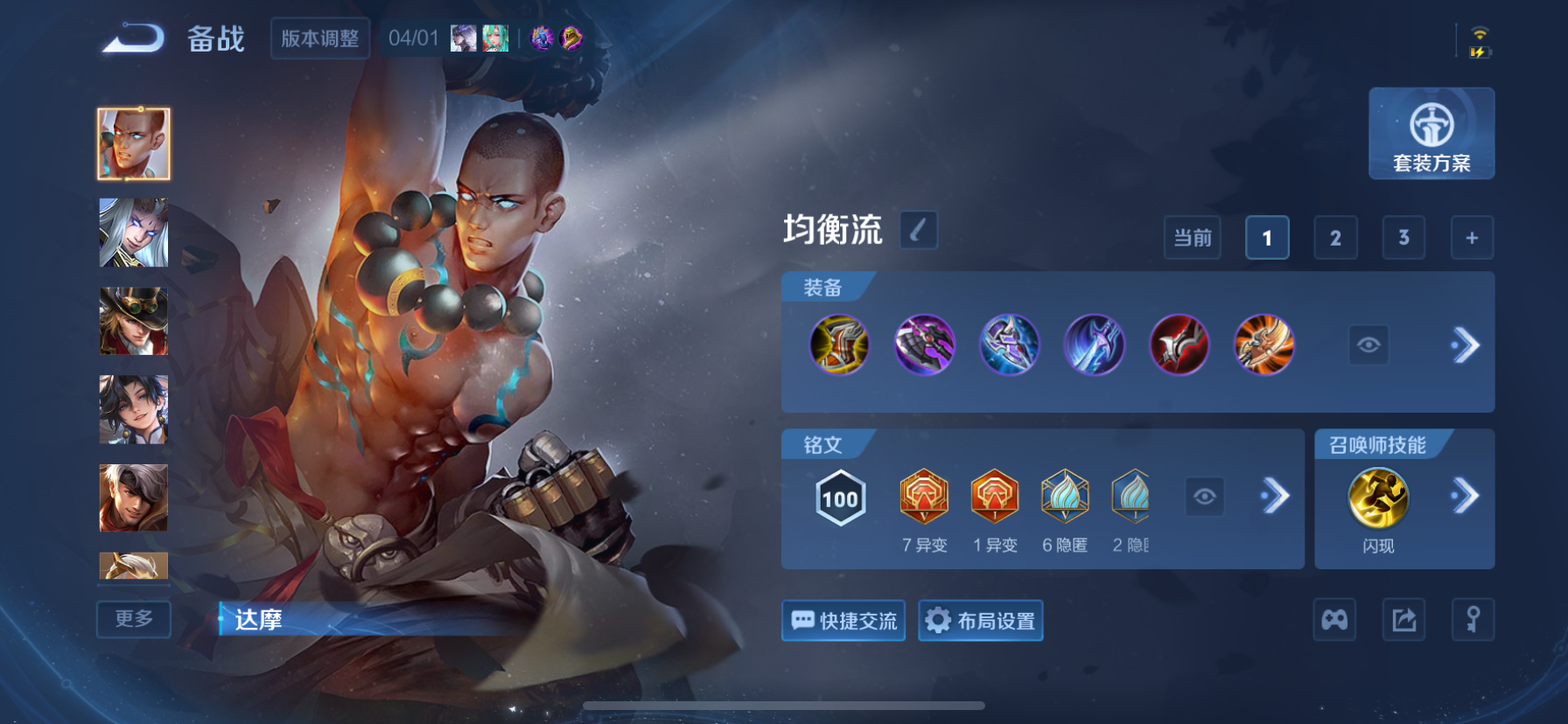Select the 7 异变 rune icon
Image resolution: width=1568 pixels, height=724 pixels.
925,498
